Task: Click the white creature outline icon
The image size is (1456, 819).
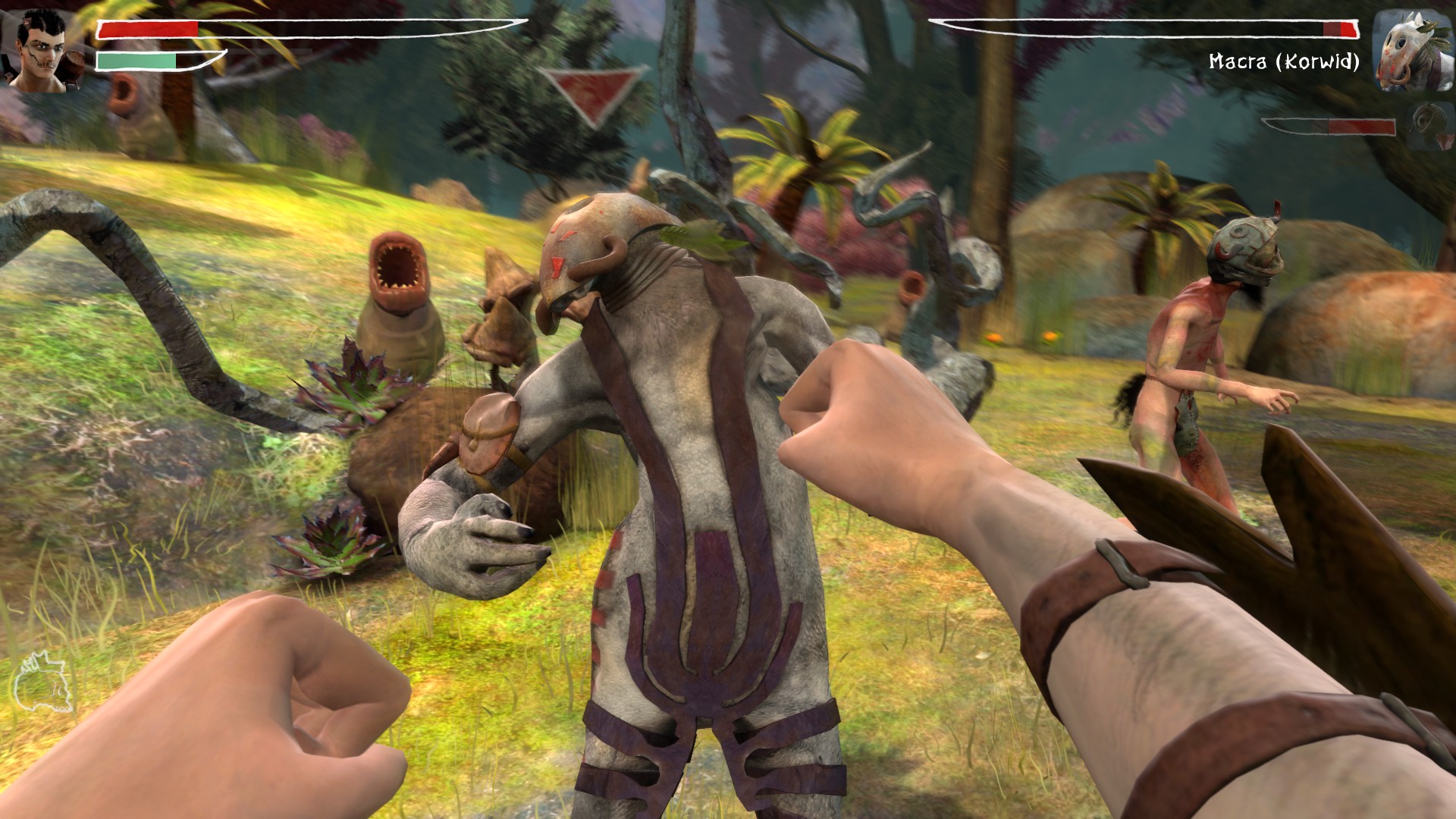Action: coord(41,683)
